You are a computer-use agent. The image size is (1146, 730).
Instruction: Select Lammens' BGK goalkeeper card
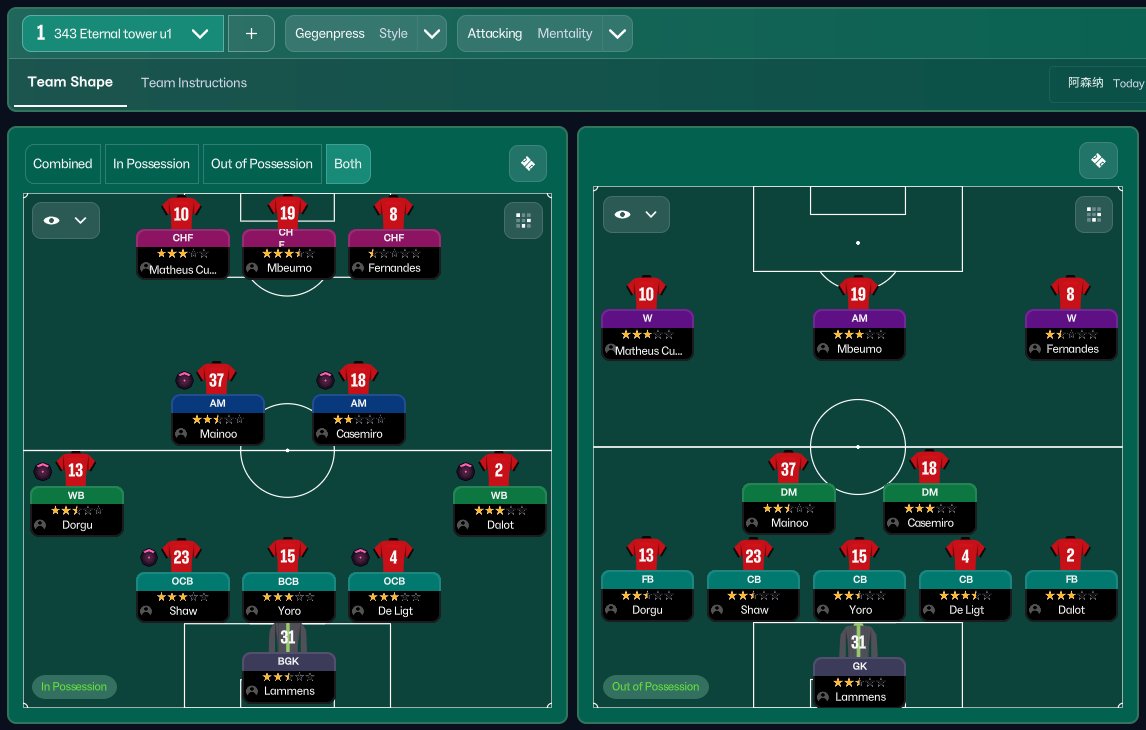[x=288, y=676]
